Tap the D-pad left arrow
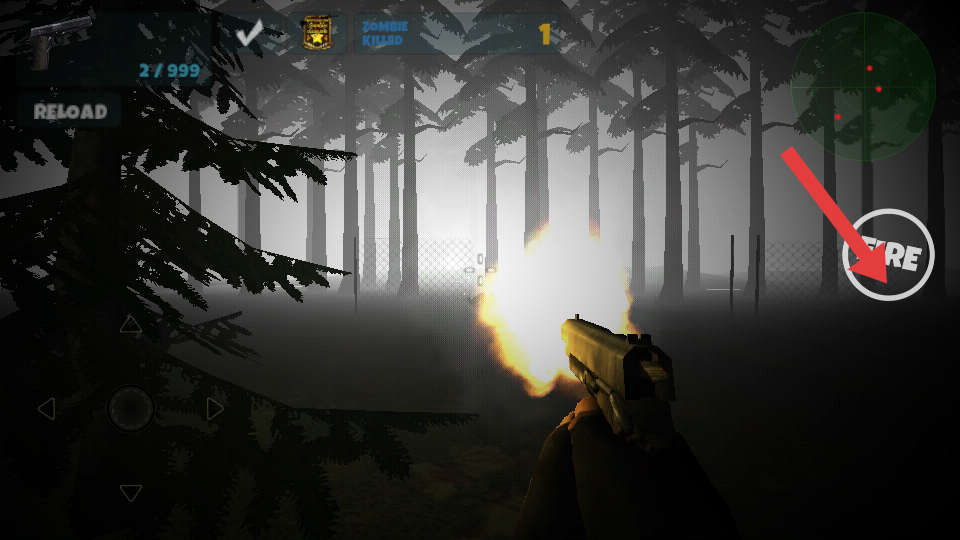The height and width of the screenshot is (540, 960). tap(46, 408)
